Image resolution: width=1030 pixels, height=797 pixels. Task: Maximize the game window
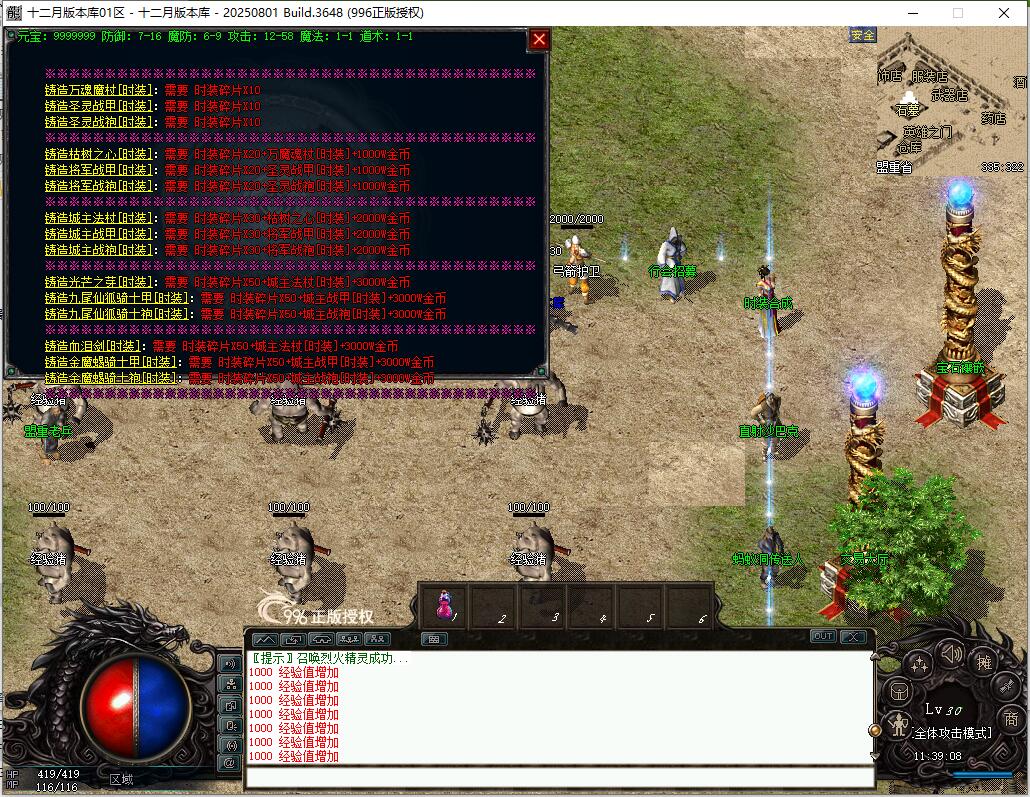pyautogui.click(x=957, y=13)
